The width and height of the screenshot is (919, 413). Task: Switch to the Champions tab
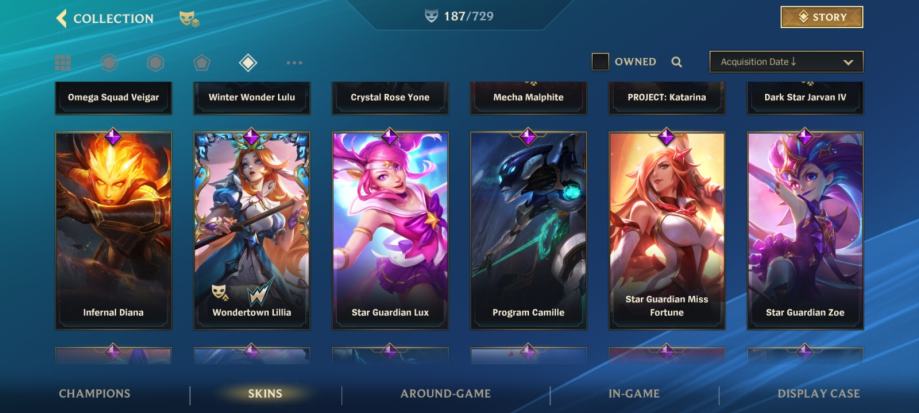94,394
